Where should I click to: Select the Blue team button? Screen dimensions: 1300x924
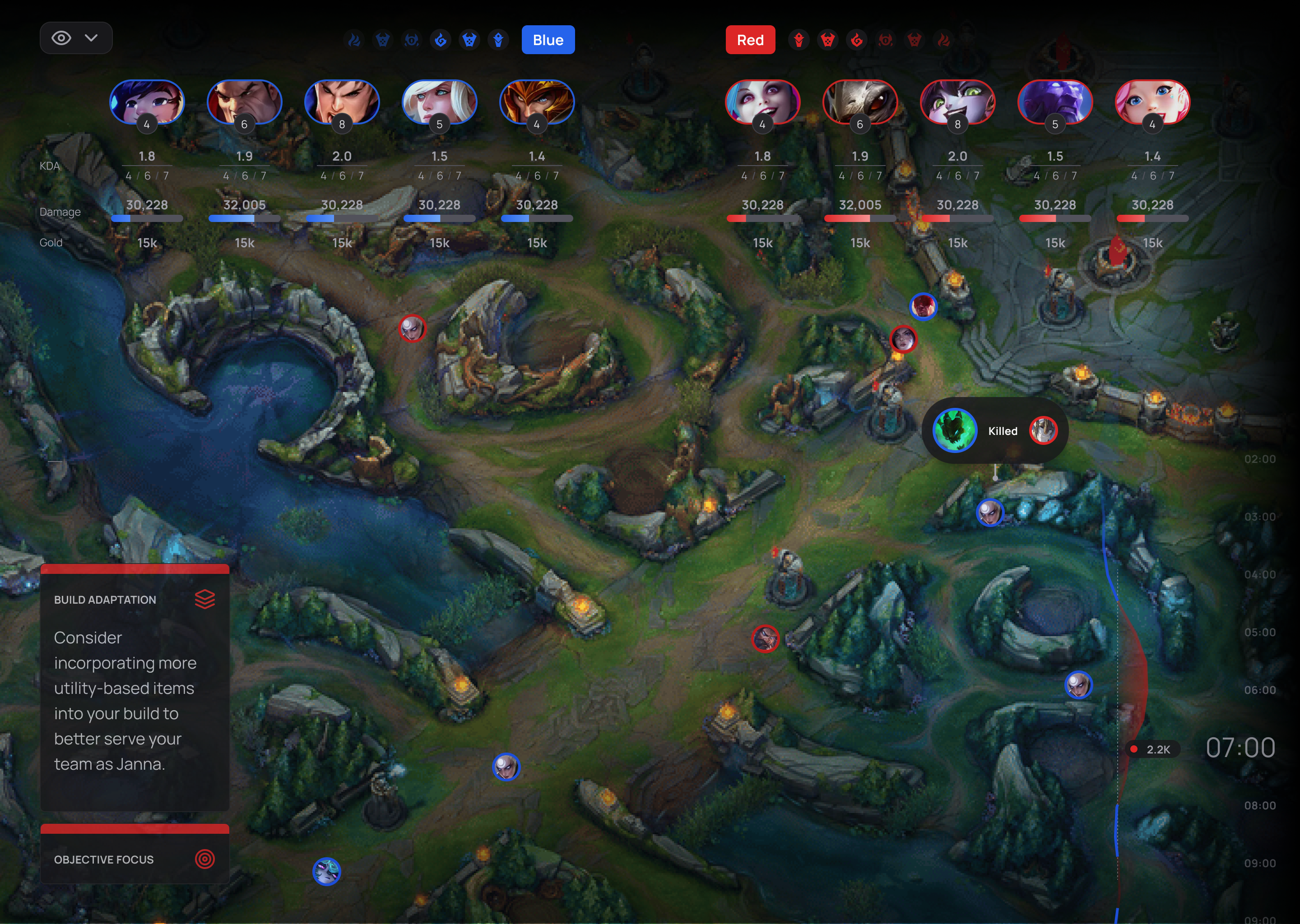coord(547,40)
